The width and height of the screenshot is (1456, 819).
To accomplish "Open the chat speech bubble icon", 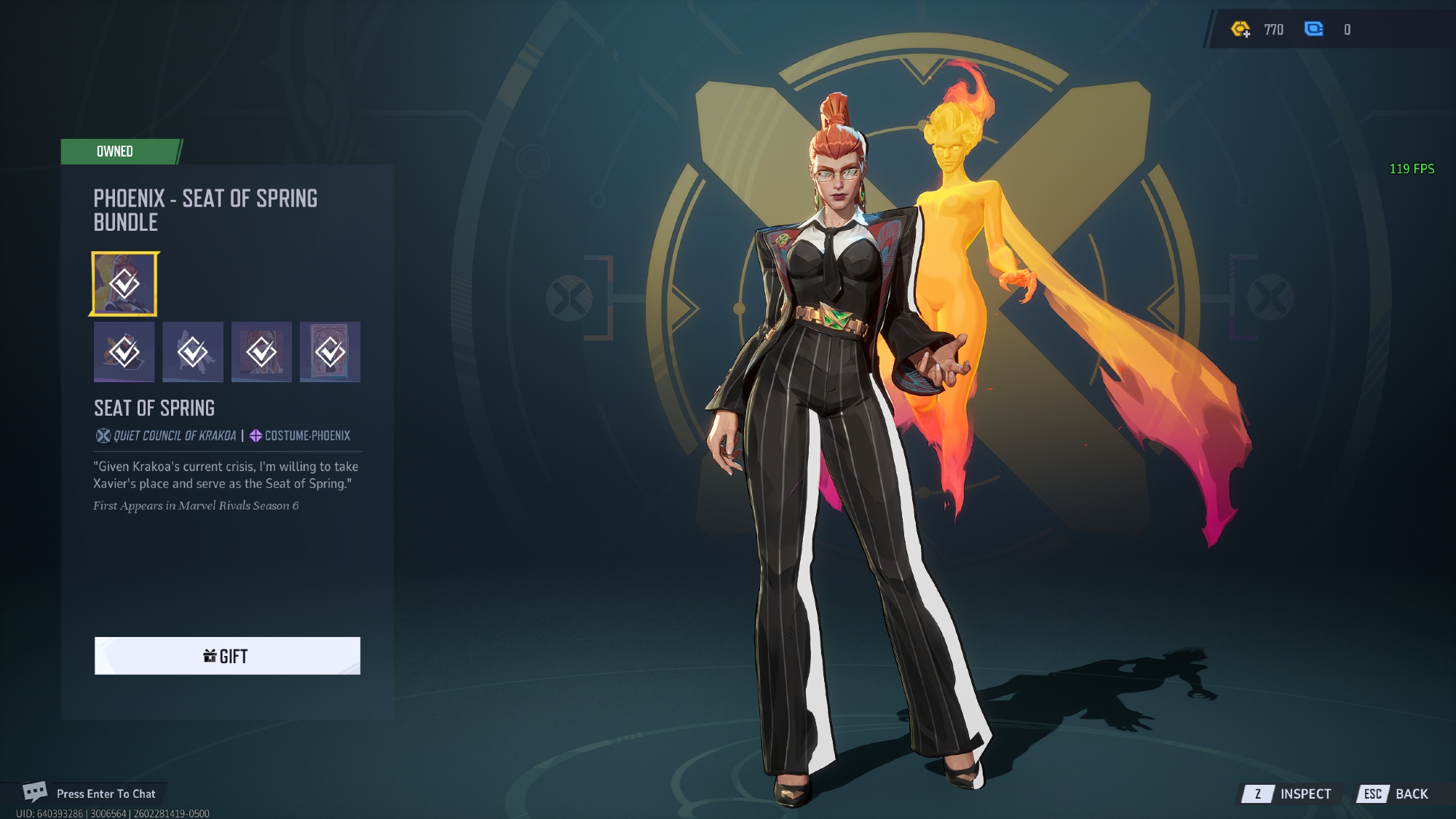I will (x=34, y=792).
